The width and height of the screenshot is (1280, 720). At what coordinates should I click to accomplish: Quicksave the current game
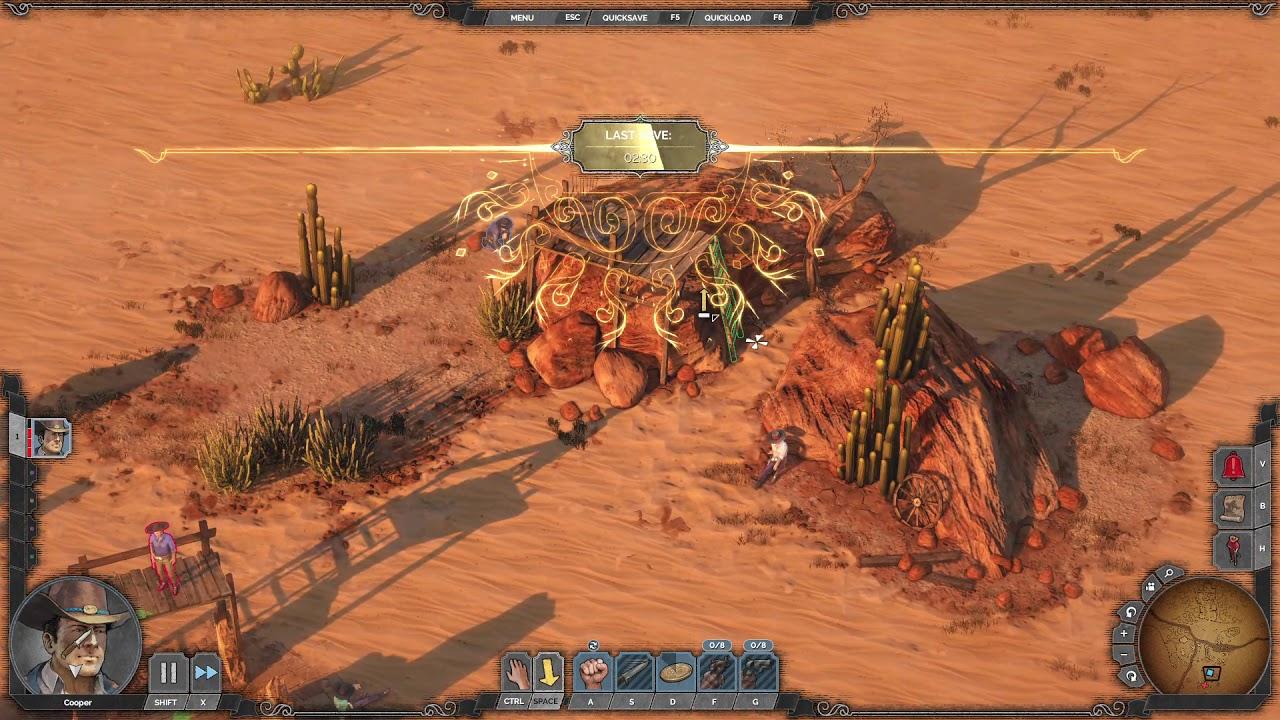point(624,18)
